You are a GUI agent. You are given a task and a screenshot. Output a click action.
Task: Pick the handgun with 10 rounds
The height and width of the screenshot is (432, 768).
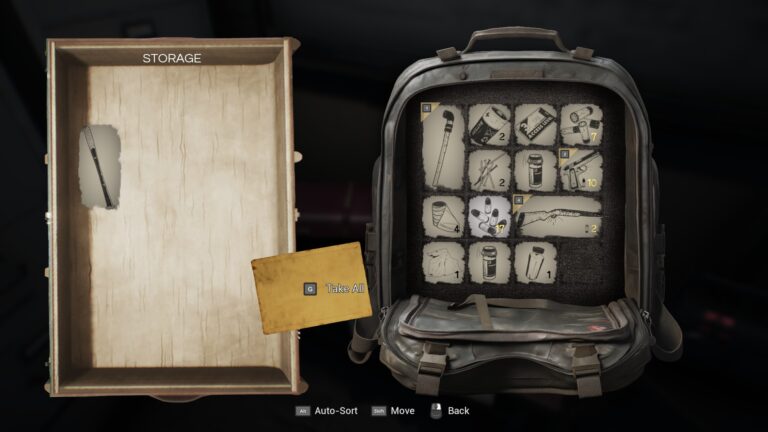(x=580, y=170)
